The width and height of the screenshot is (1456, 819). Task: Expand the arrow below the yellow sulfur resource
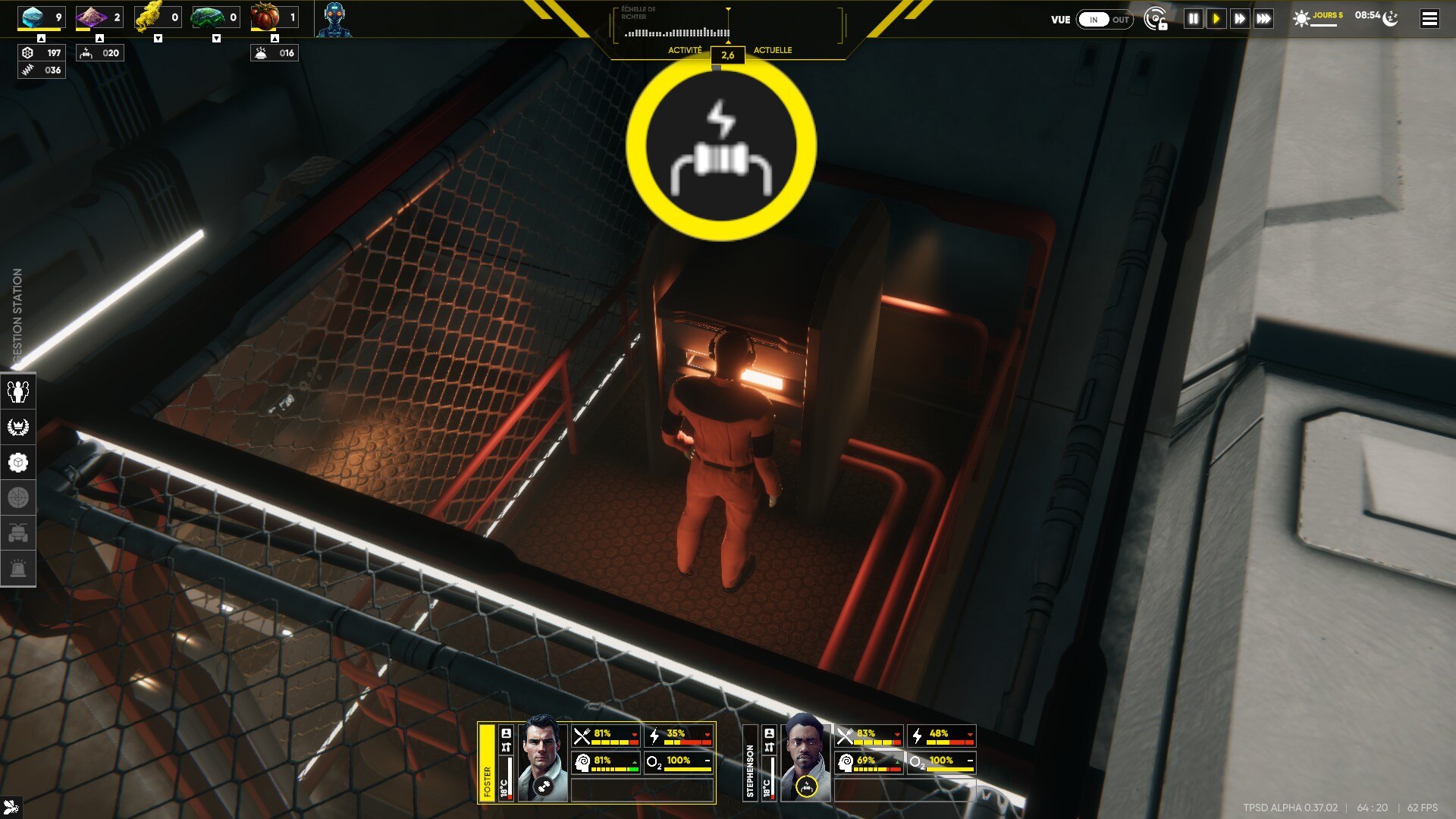(158, 39)
